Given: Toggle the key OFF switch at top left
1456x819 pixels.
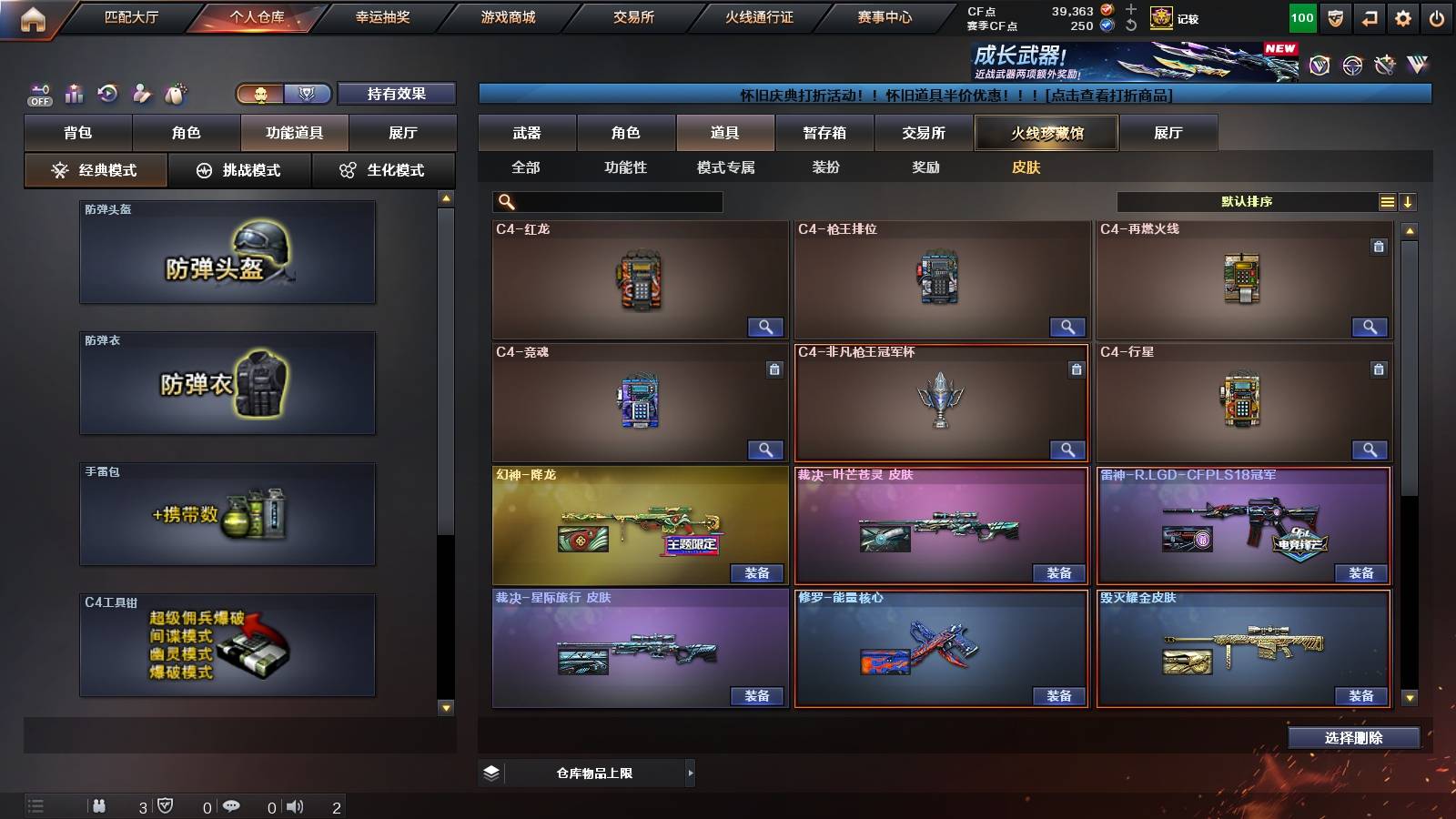Looking at the screenshot, I should (38, 93).
